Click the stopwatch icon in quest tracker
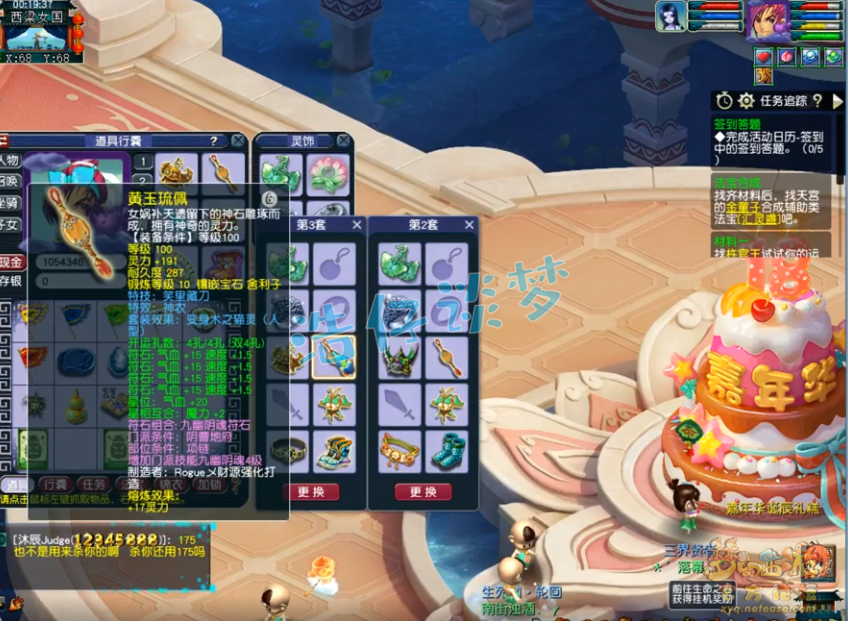This screenshot has width=848, height=621. [x=724, y=101]
